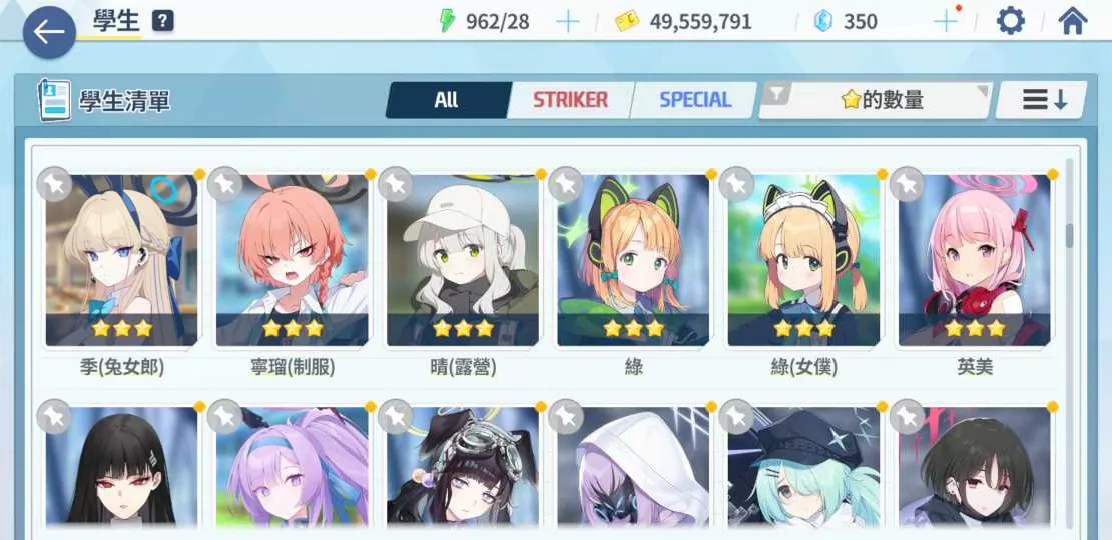Toggle the sort order arrow button
This screenshot has height=540, width=1112.
[x=1043, y=100]
